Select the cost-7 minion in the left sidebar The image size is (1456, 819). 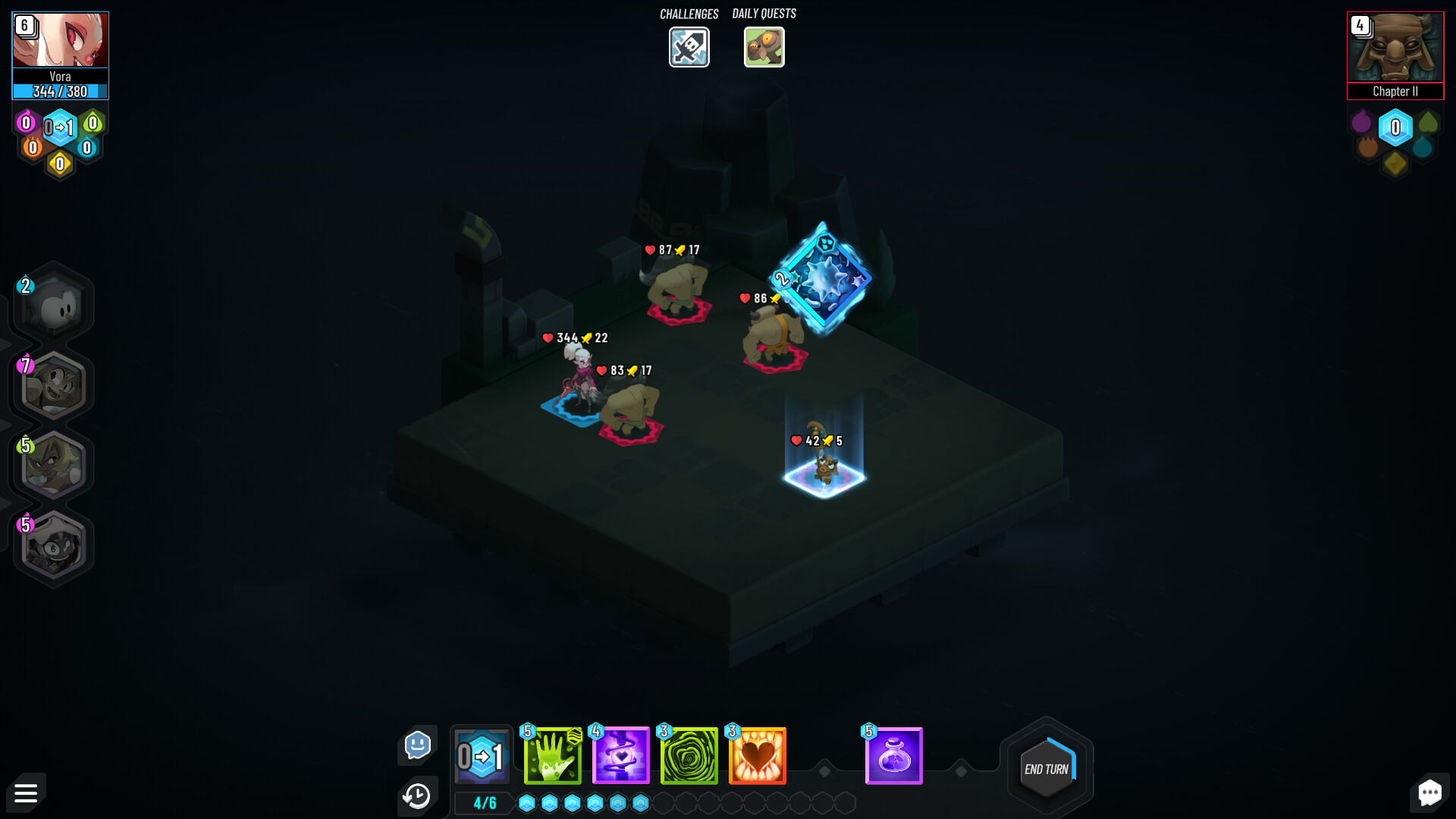(52, 385)
